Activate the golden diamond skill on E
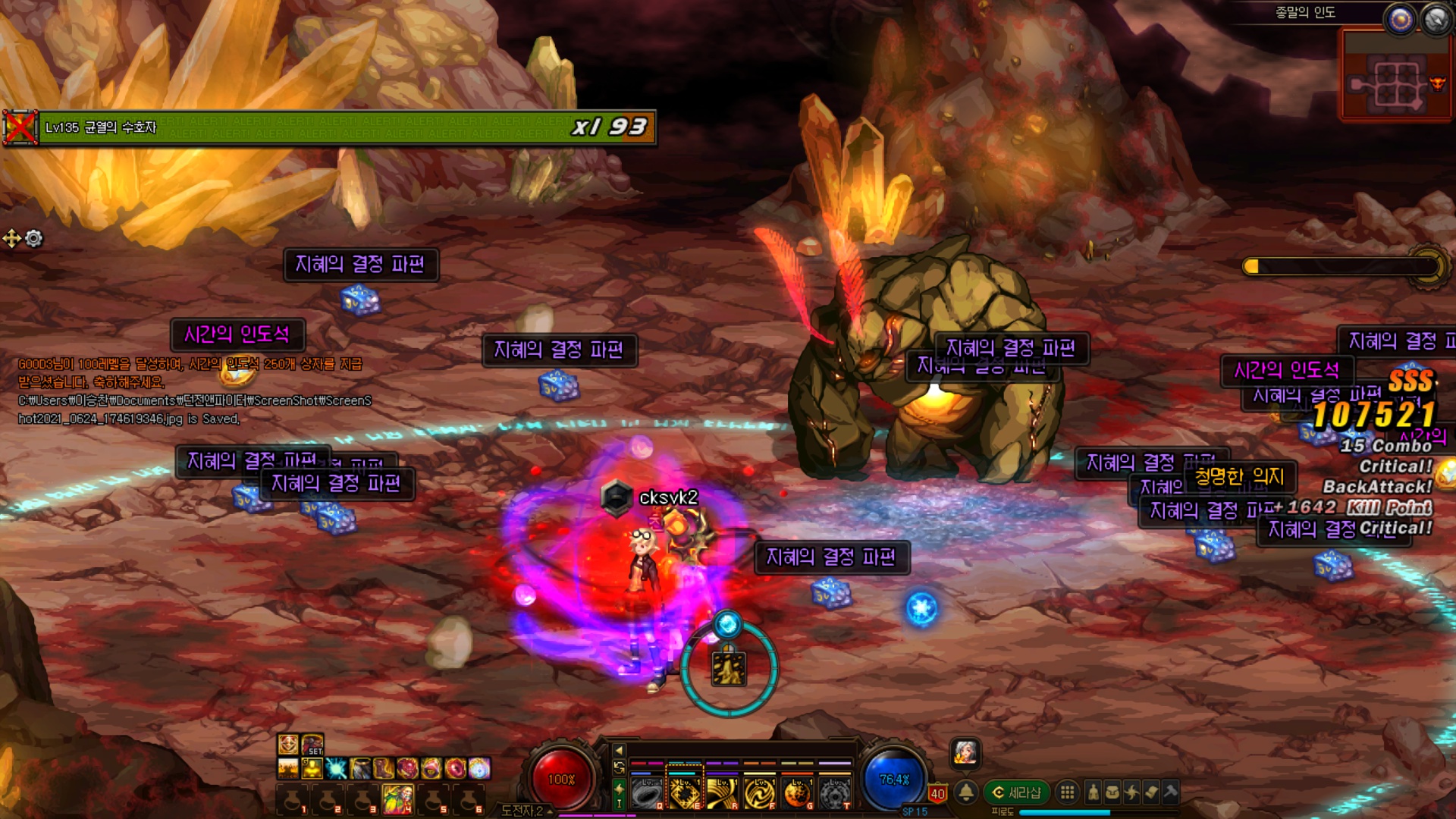 684,793
